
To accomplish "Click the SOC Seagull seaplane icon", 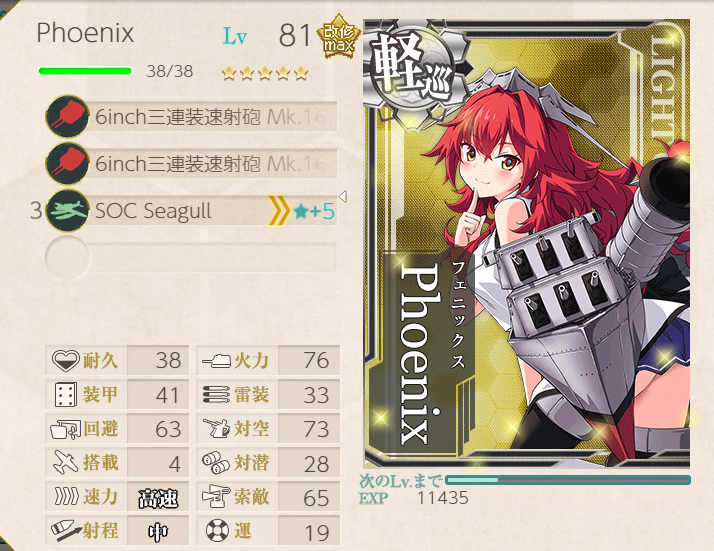I will coord(67,212).
